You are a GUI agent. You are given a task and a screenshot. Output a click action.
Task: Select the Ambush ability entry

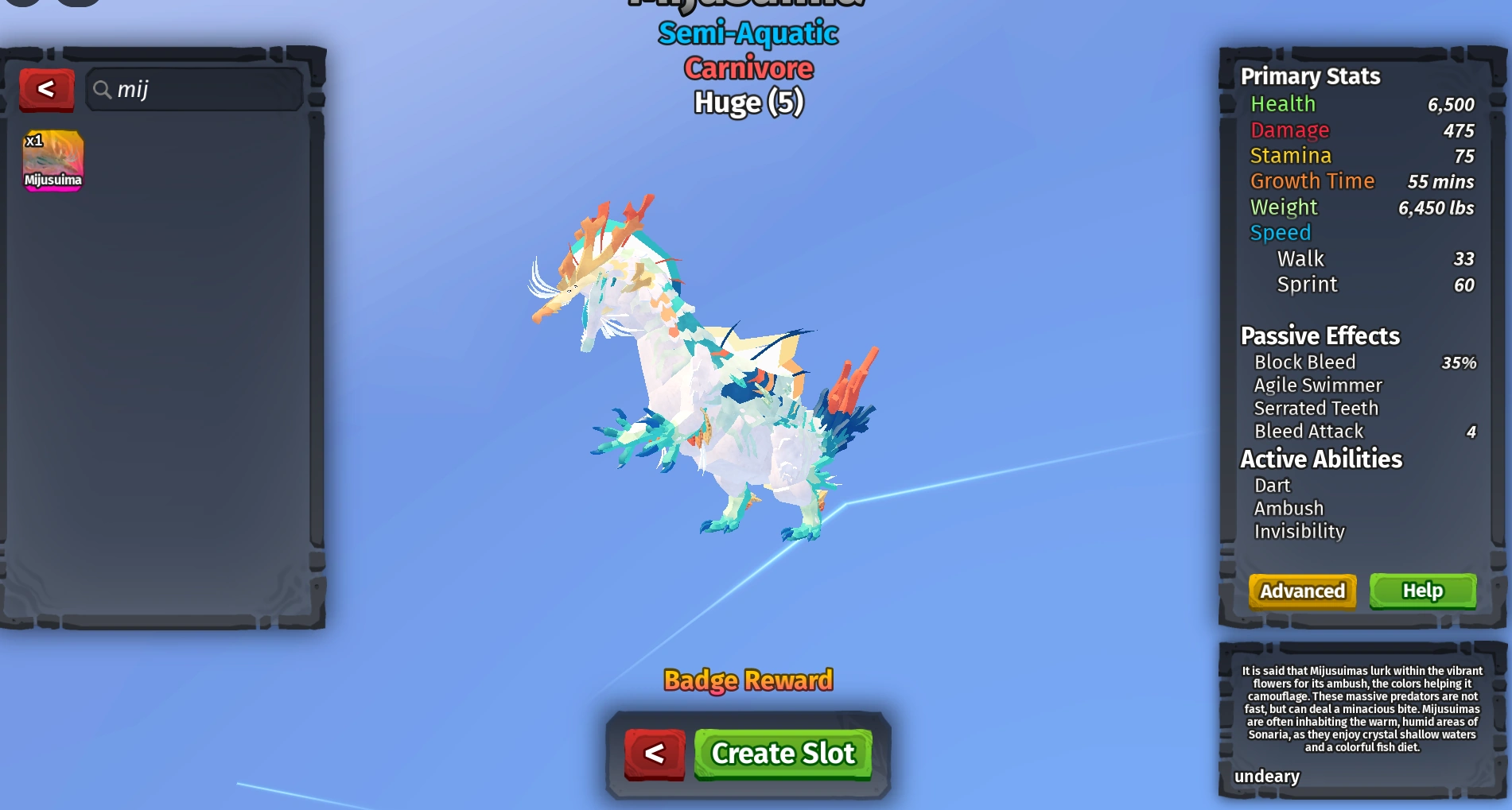[x=1288, y=508]
